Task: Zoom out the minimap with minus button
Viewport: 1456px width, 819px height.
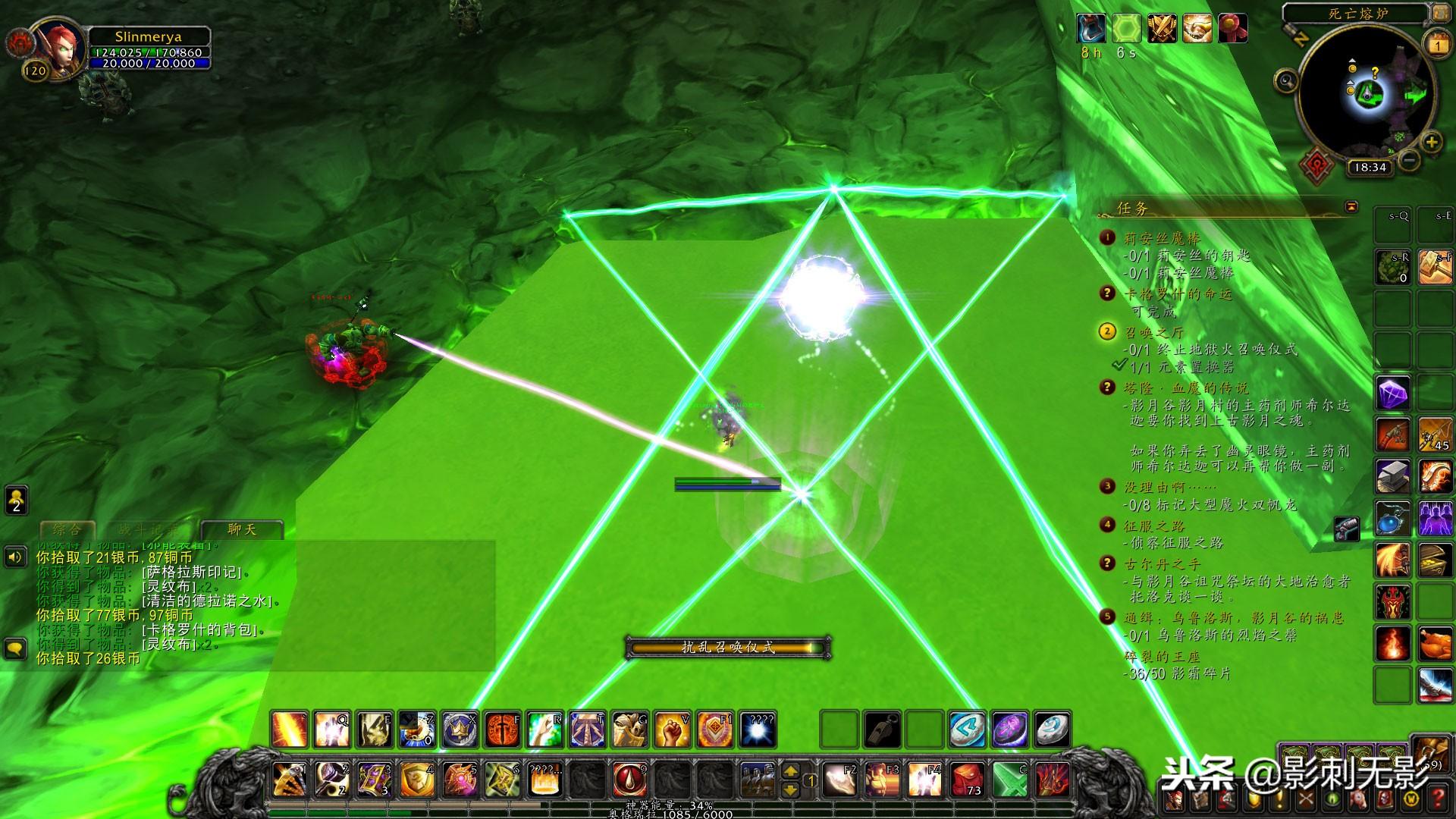Action: 1409,160
